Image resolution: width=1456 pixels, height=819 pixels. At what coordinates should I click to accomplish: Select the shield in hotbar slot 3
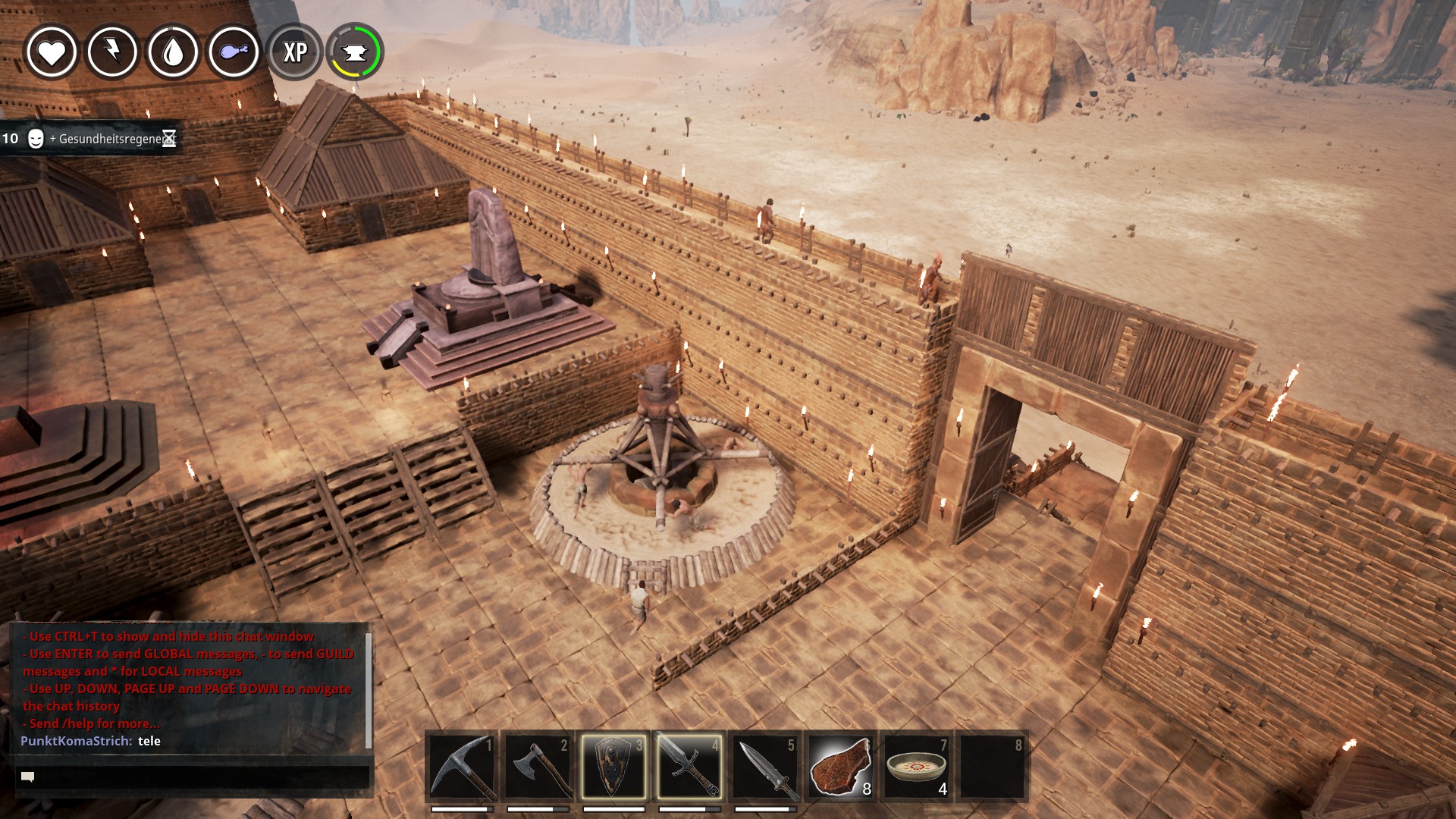pos(613,767)
